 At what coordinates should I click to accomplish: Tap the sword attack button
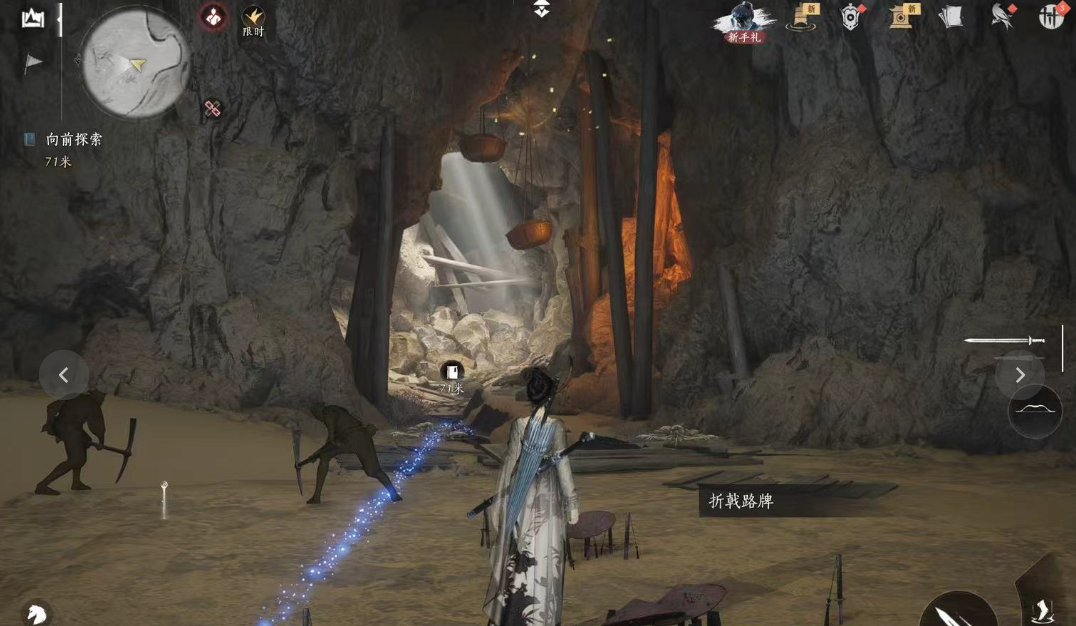point(957,610)
